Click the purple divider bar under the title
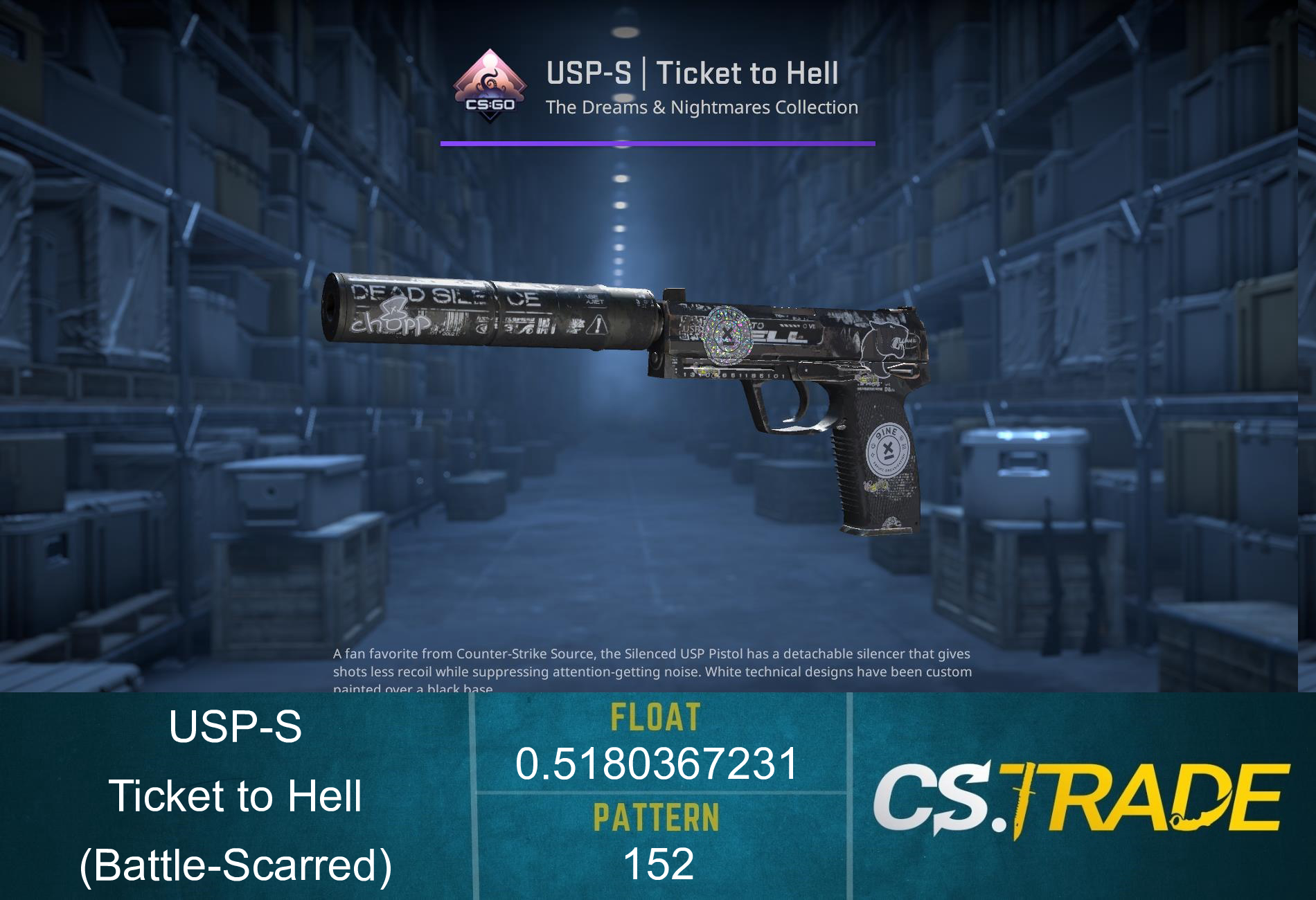 pyautogui.click(x=658, y=143)
